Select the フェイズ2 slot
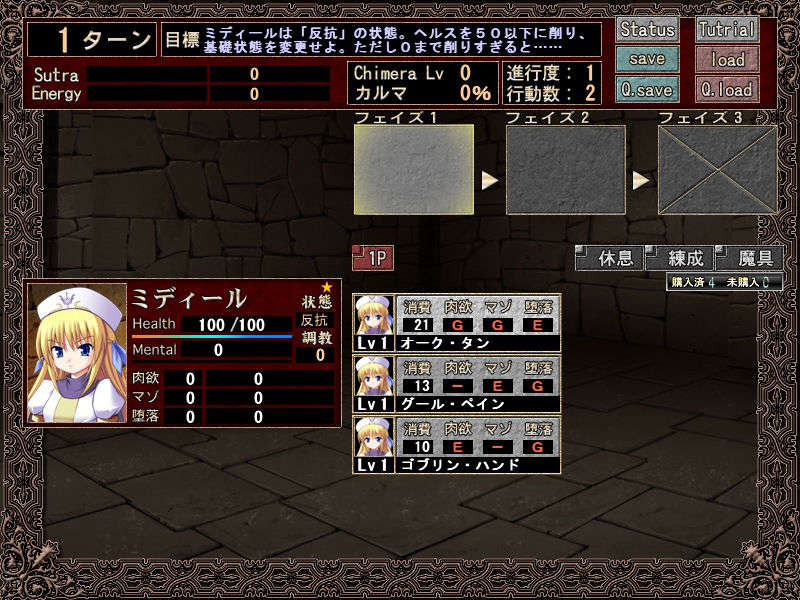This screenshot has height=600, width=800. click(x=565, y=169)
